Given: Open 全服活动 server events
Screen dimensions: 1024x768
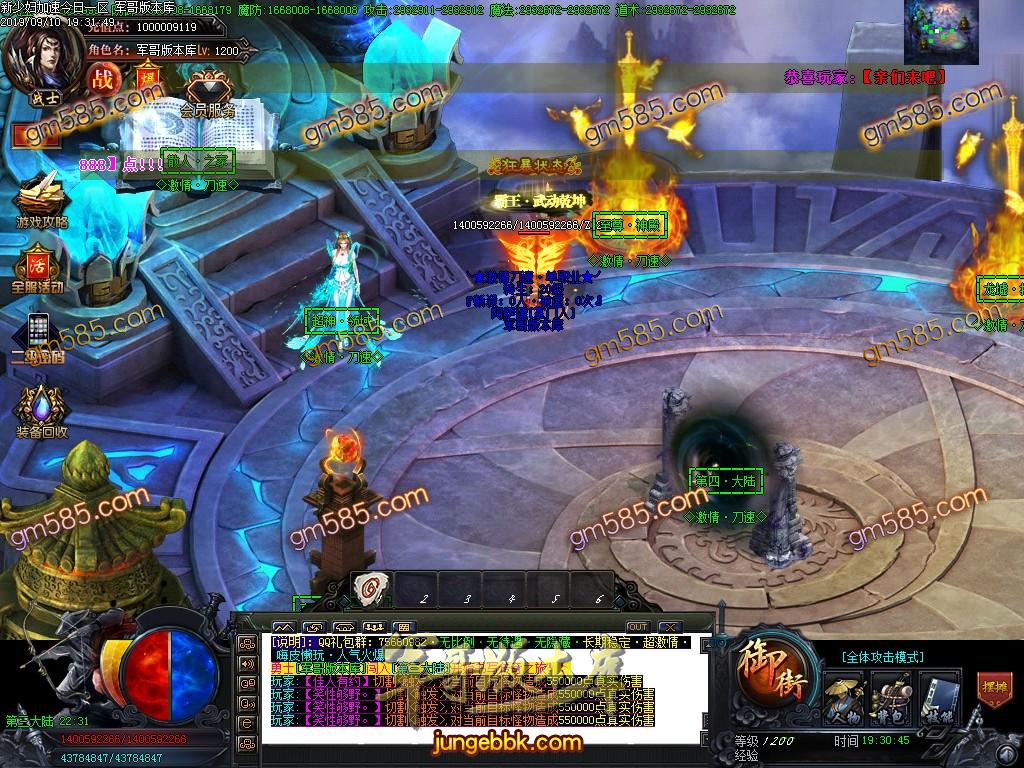Looking at the screenshot, I should 38,268.
